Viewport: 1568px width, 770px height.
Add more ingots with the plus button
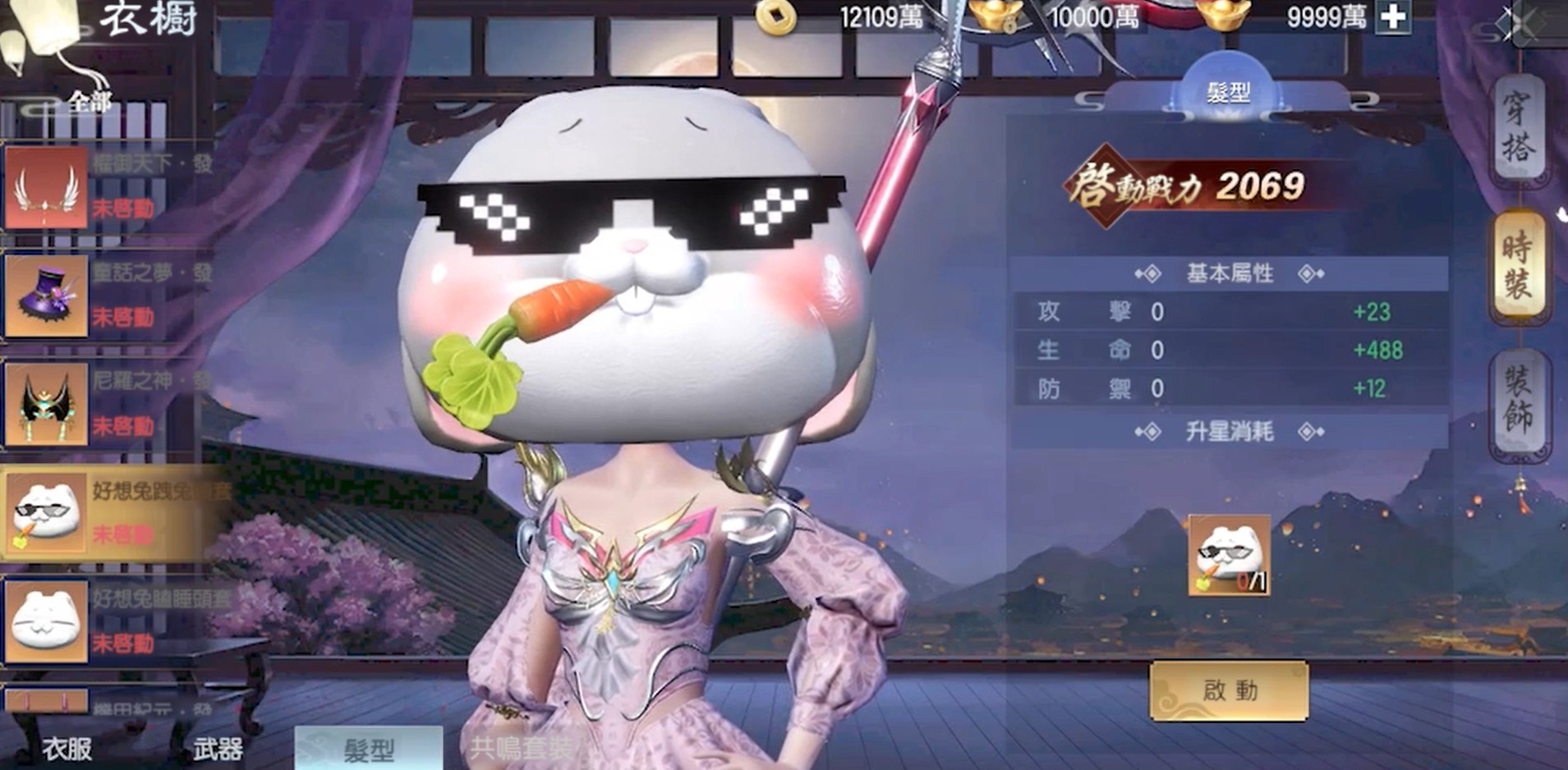pos(1393,17)
